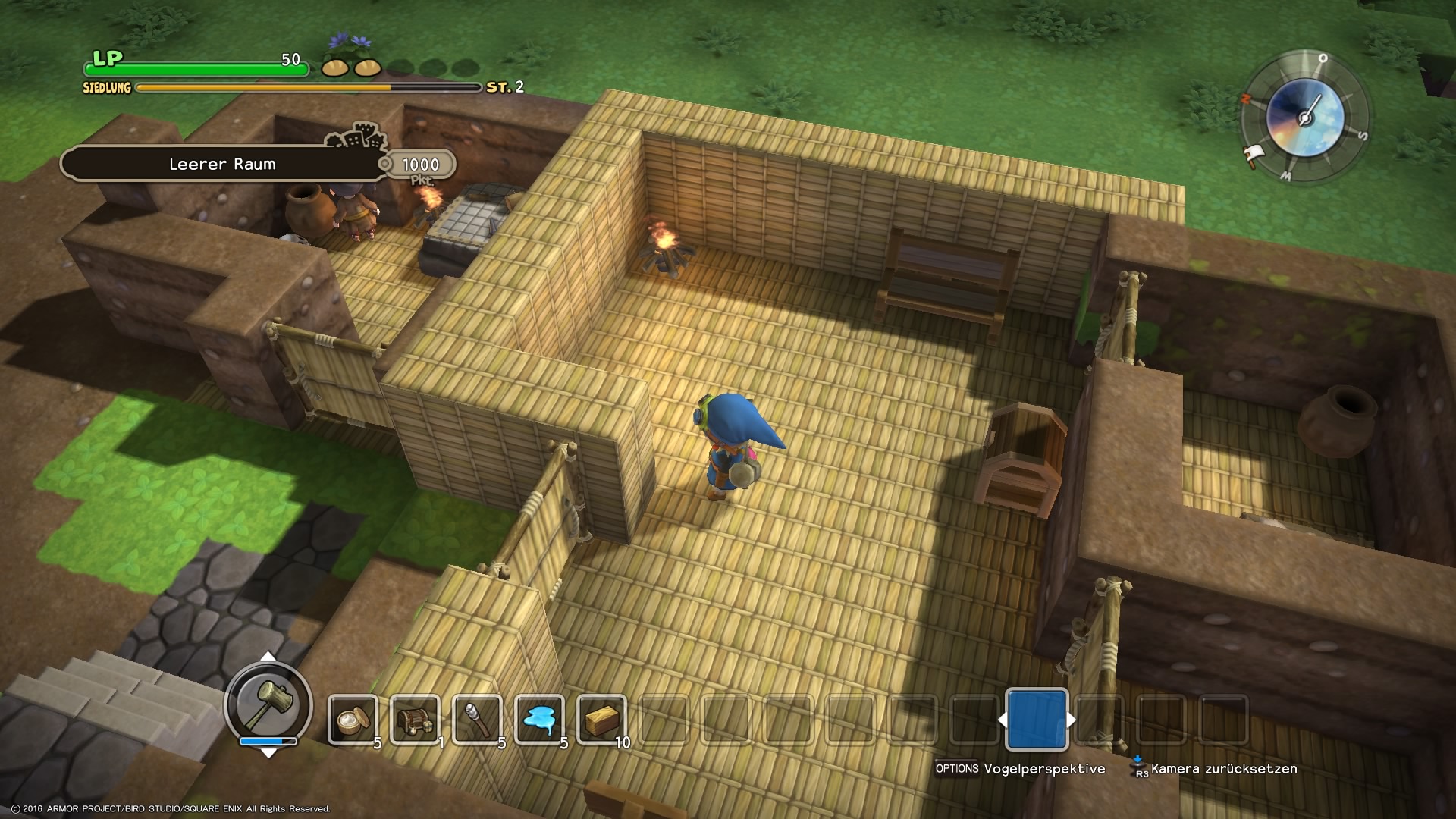Click the Leerer Raum room label
1456x819 pixels.
pyautogui.click(x=222, y=164)
